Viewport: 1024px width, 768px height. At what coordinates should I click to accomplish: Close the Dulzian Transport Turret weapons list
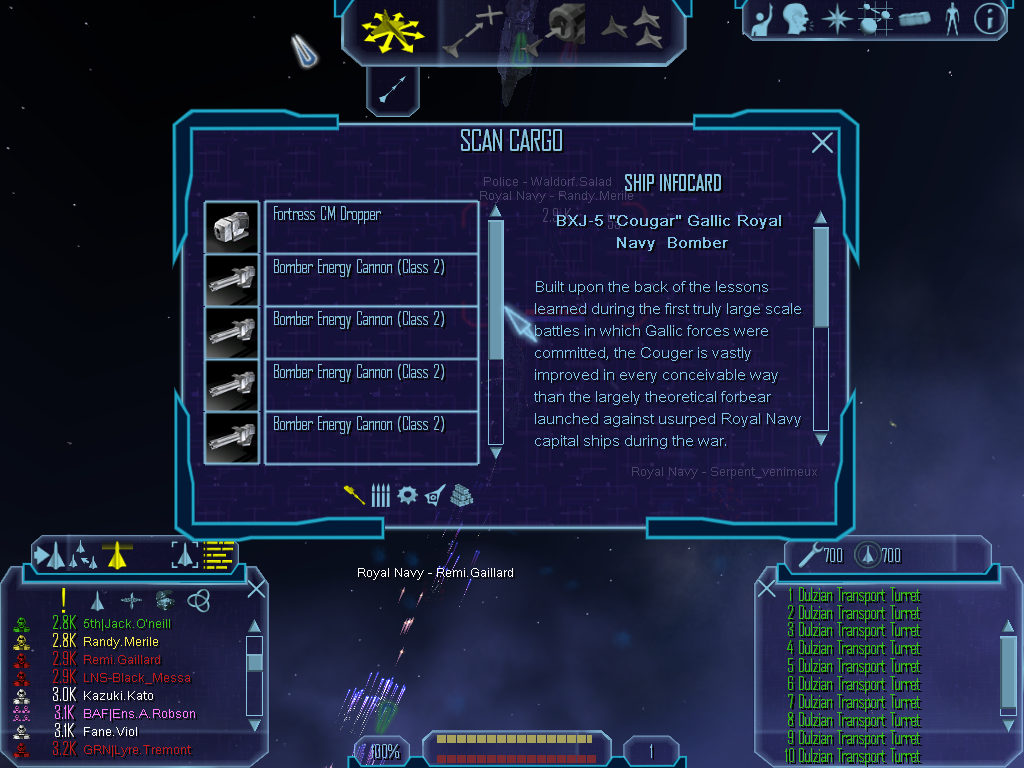pos(767,589)
